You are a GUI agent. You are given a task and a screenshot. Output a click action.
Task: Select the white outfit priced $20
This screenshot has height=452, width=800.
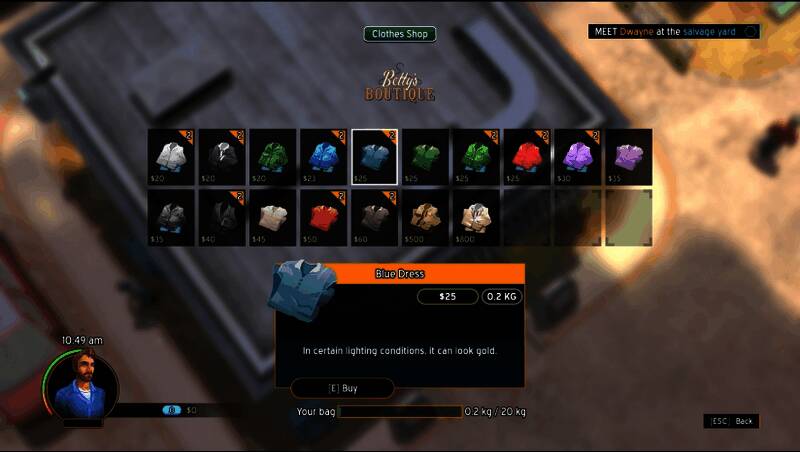tap(172, 157)
